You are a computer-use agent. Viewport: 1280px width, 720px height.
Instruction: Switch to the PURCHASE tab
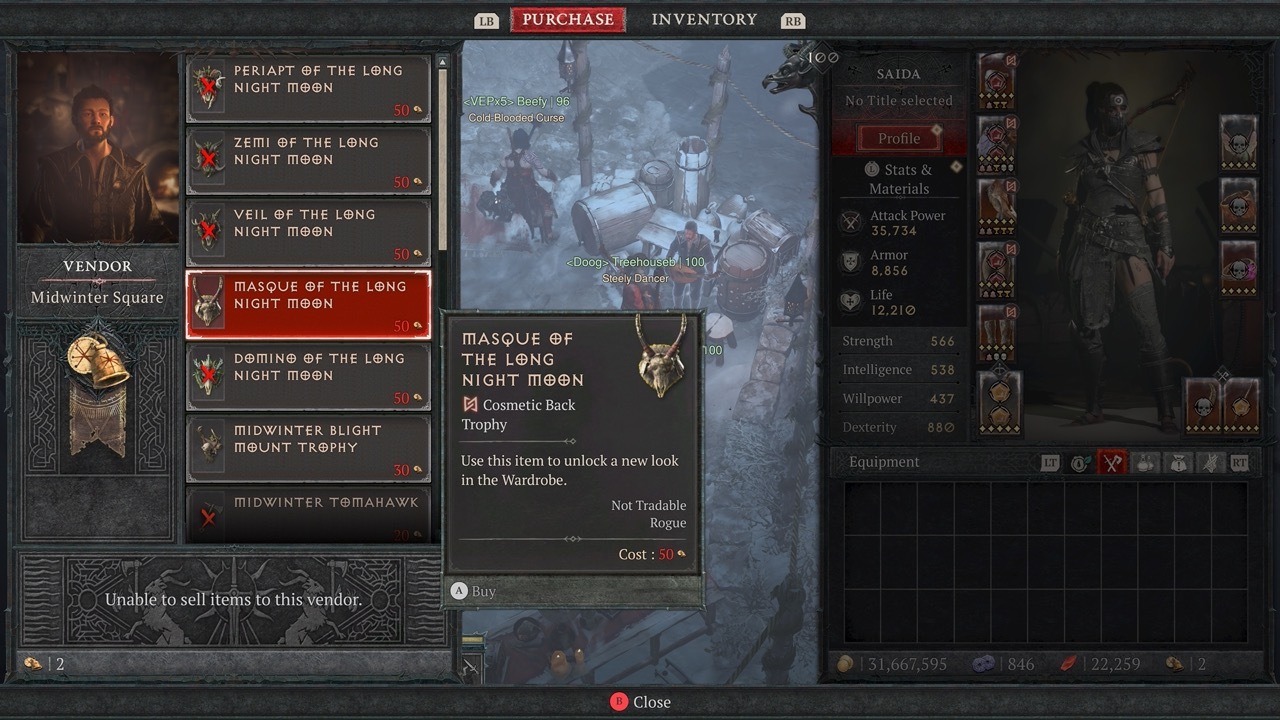567,18
